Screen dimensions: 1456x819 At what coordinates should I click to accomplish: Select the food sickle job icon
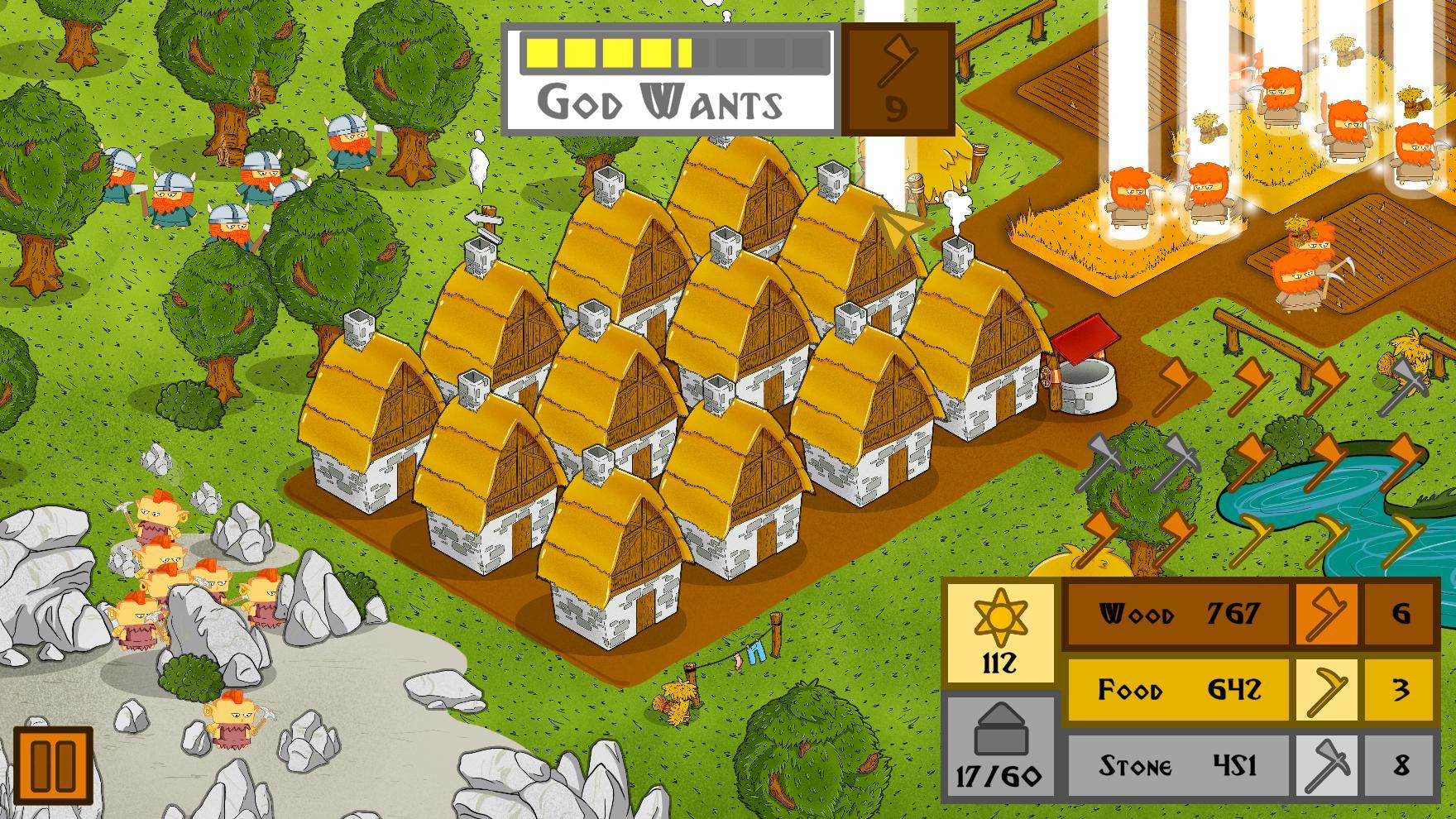click(x=1326, y=690)
